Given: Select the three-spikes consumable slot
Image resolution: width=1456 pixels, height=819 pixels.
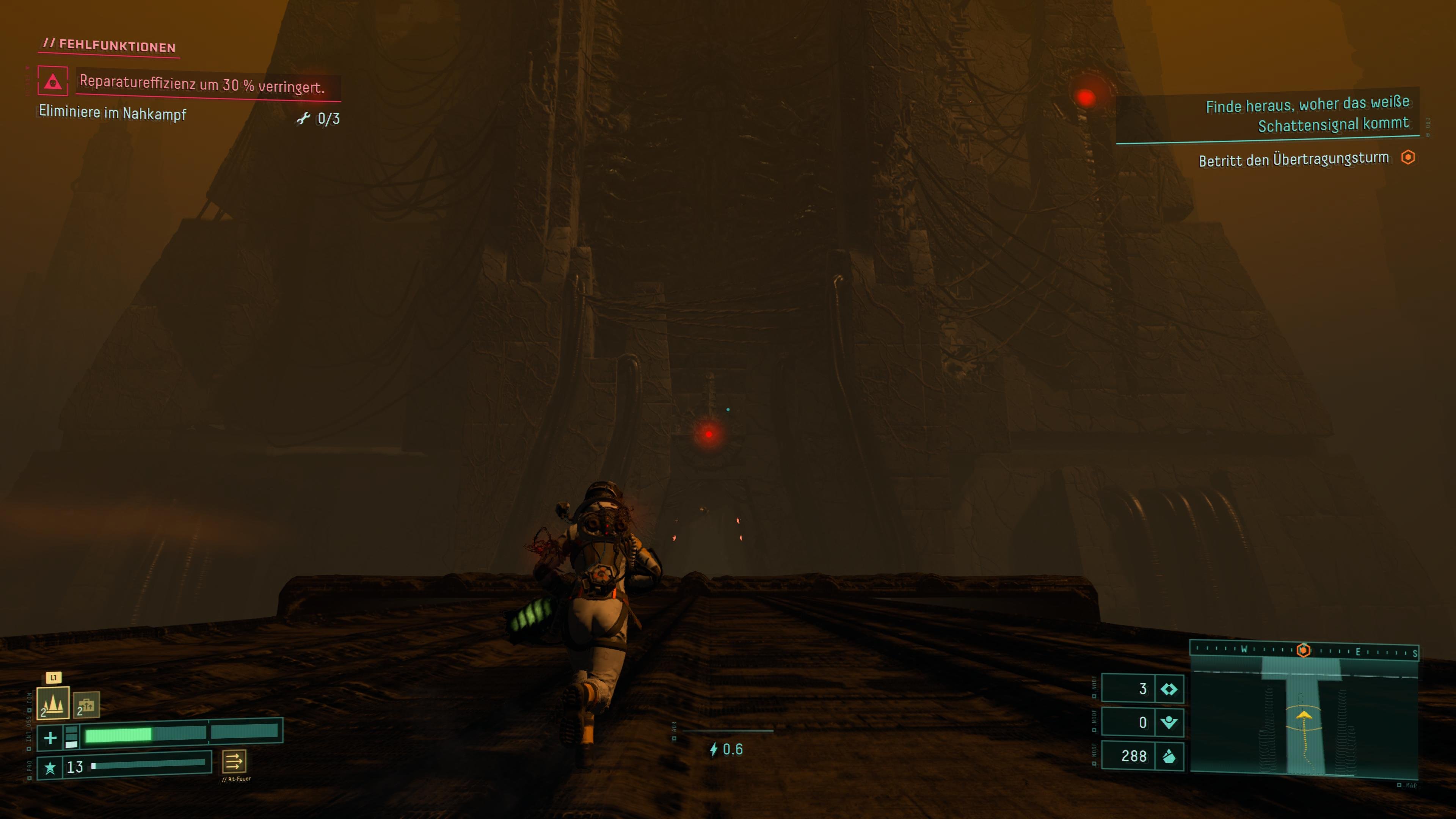Looking at the screenshot, I should pyautogui.click(x=53, y=703).
